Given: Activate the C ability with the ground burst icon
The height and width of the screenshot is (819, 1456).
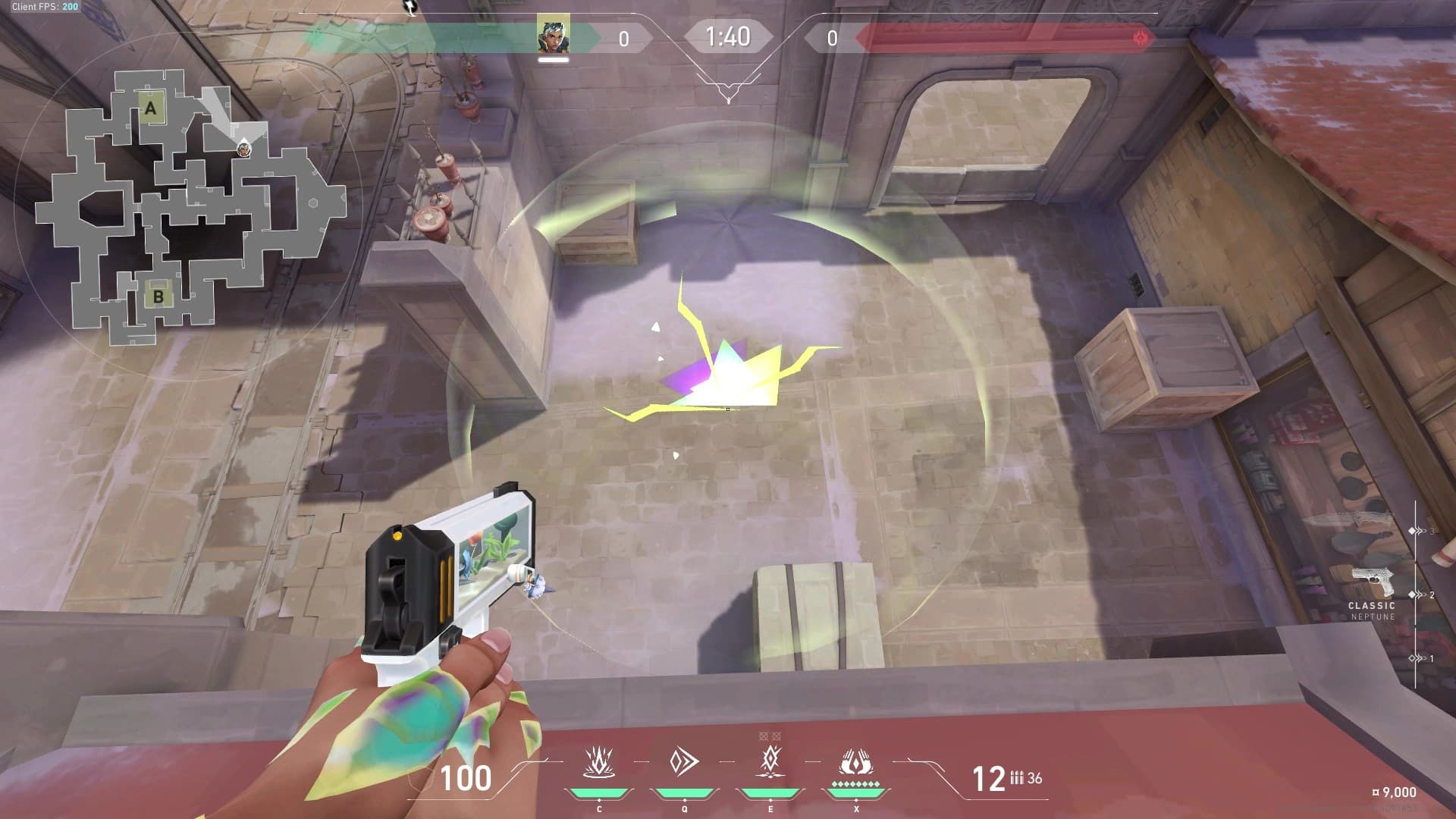Looking at the screenshot, I should point(598,763).
